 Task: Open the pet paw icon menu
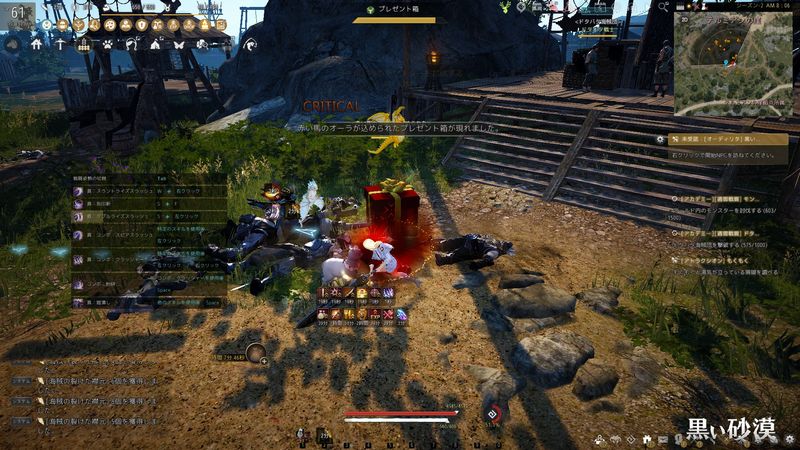[109, 44]
